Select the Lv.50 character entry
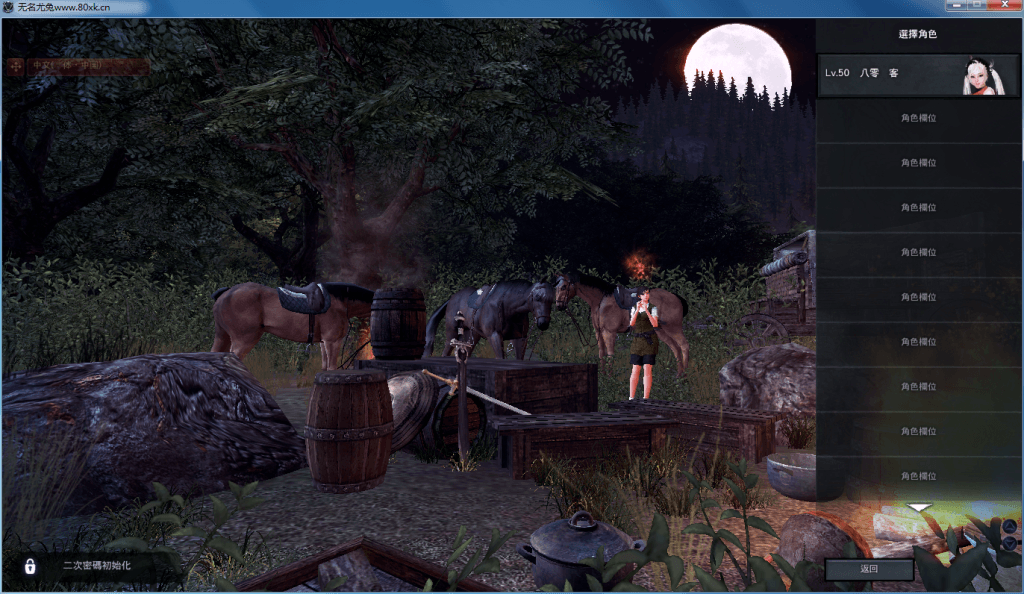Screen dimensions: 1024x594 point(917,75)
